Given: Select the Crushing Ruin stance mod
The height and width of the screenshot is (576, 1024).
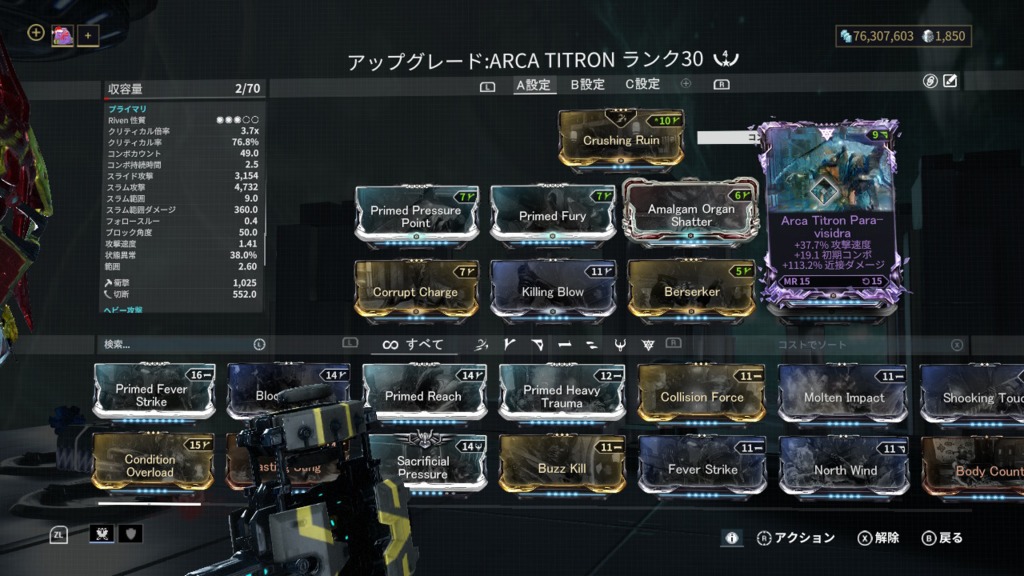Looking at the screenshot, I should point(621,139).
